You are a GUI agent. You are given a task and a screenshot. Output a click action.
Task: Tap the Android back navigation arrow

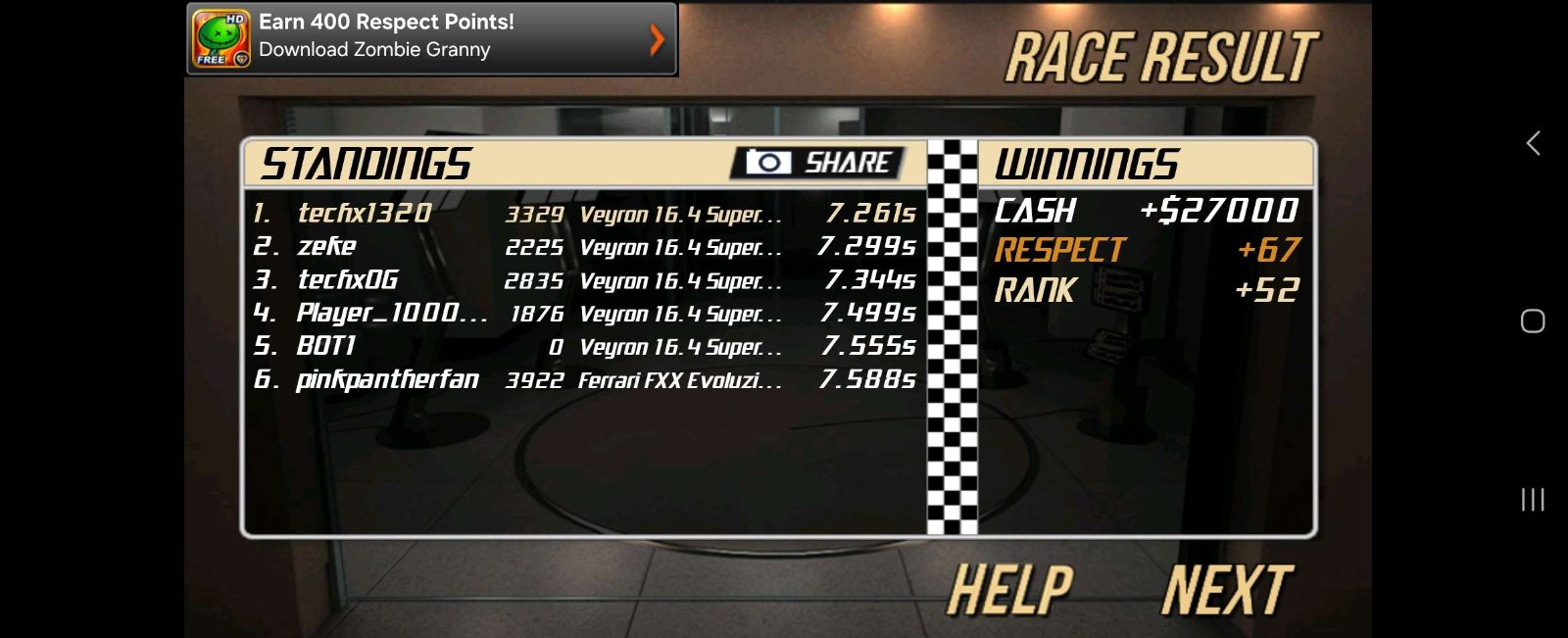(1533, 143)
